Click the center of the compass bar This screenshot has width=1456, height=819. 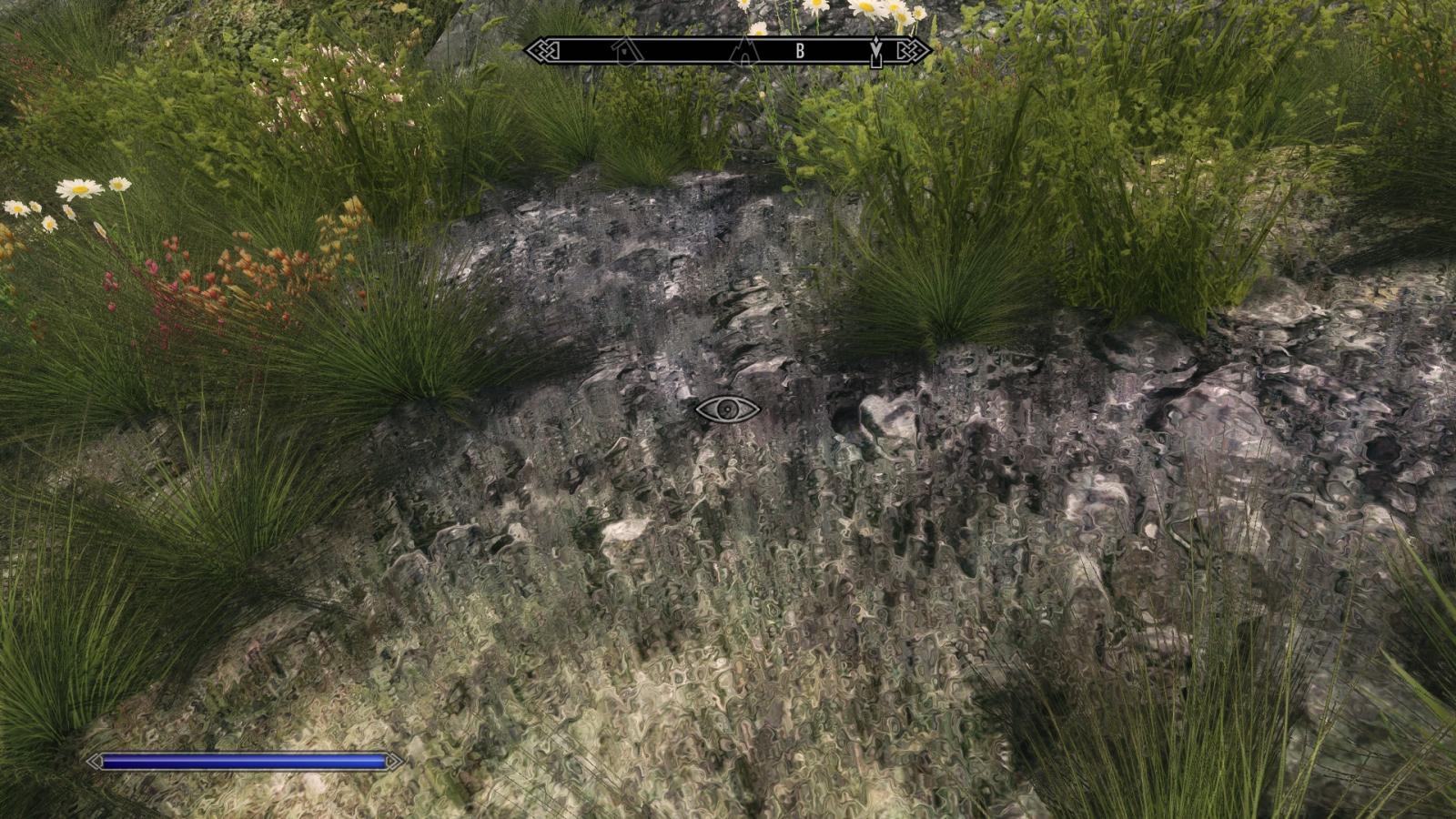coord(728,50)
